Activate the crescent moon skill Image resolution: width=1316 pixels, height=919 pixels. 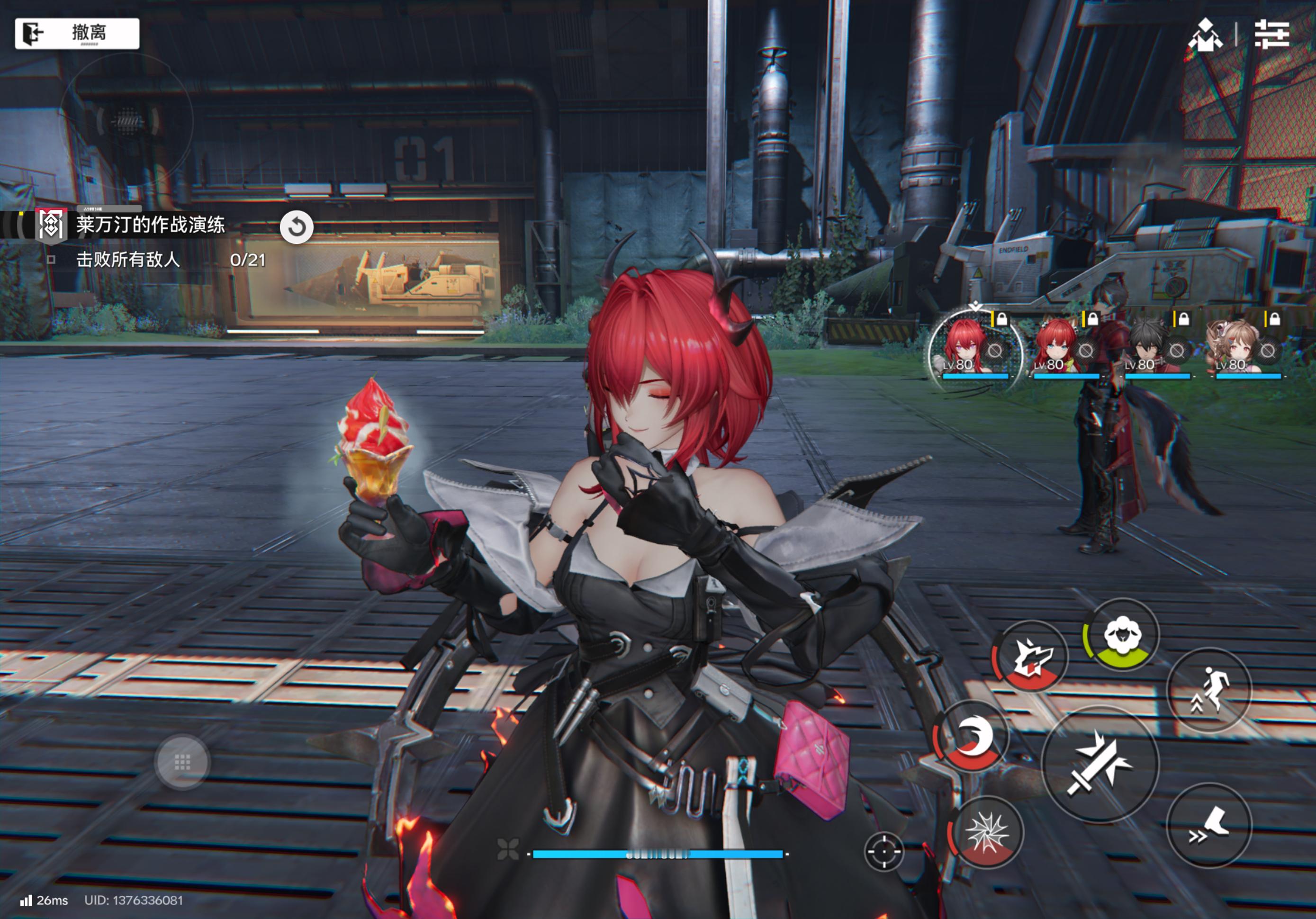[972, 737]
